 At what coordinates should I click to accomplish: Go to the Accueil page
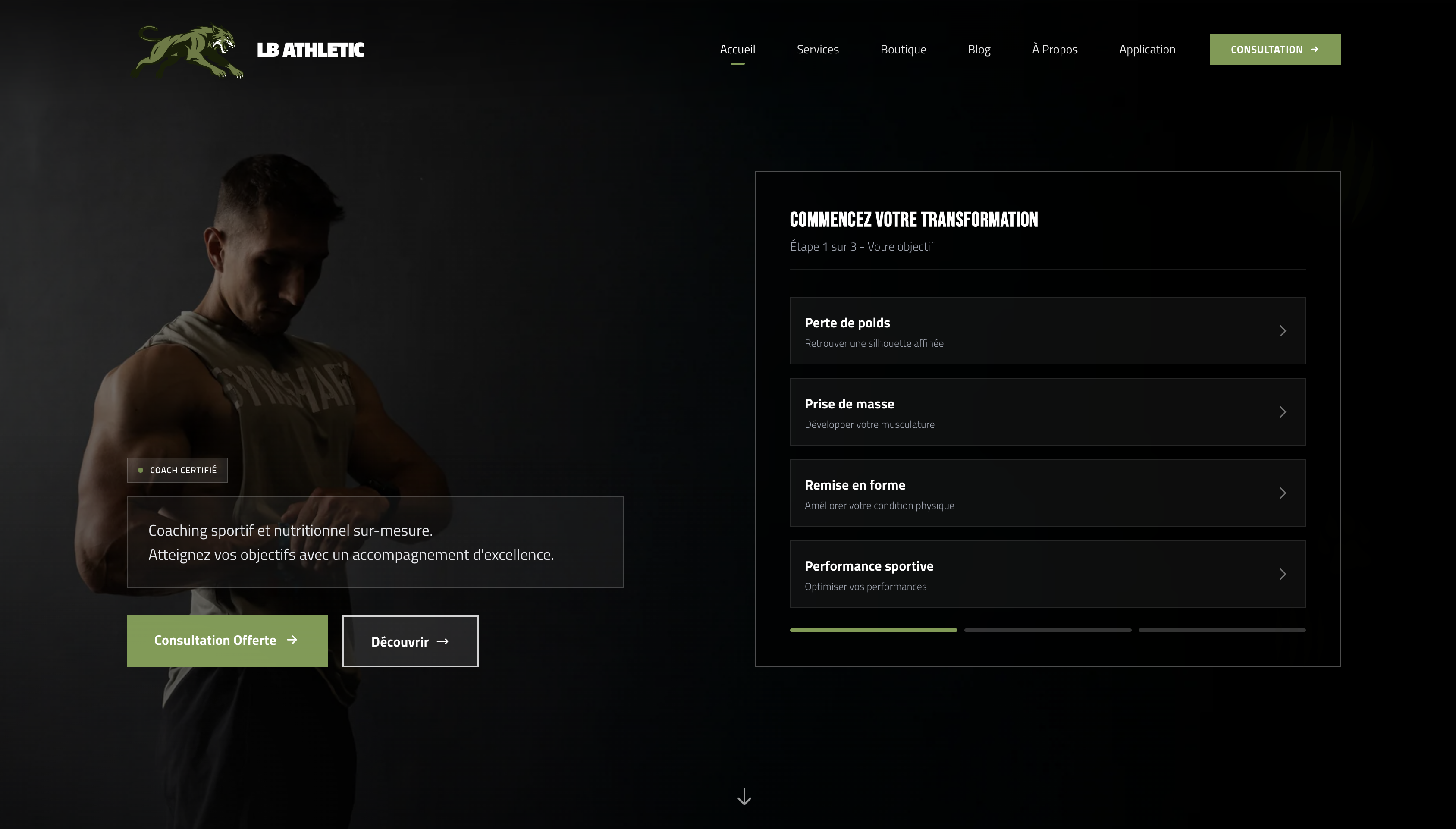[x=737, y=50]
